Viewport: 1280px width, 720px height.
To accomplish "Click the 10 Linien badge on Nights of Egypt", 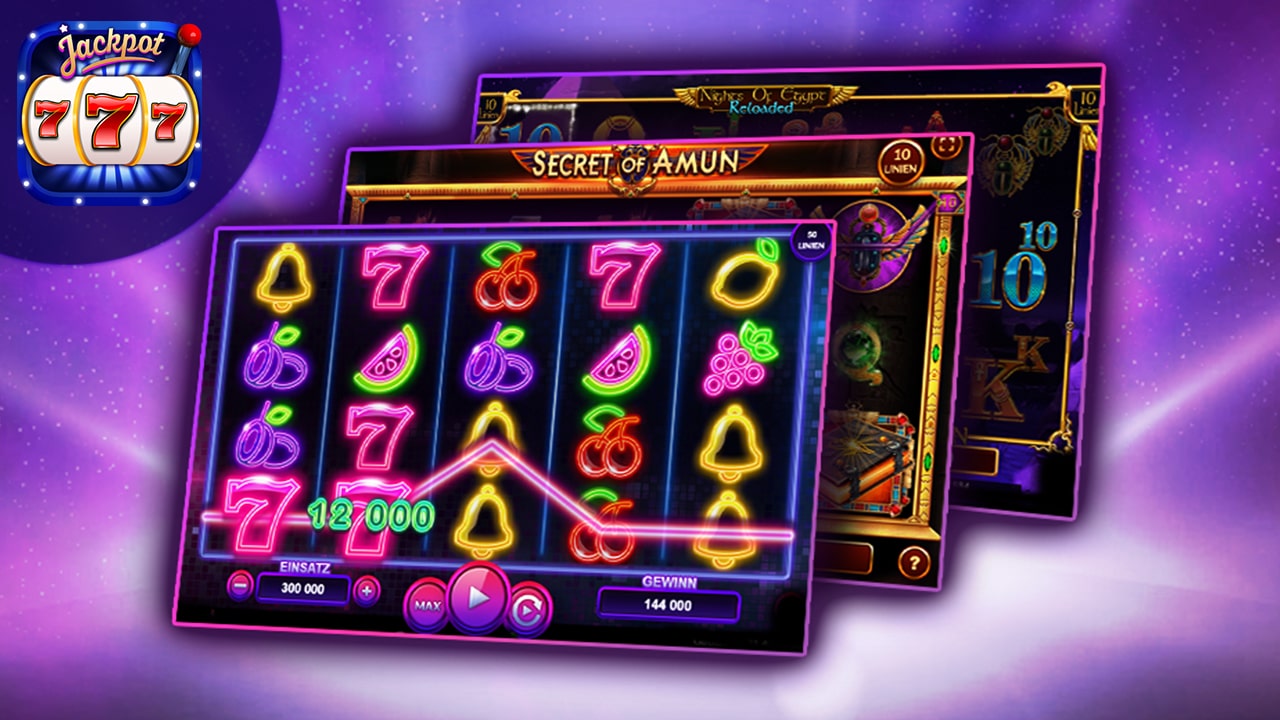I will point(1083,102).
